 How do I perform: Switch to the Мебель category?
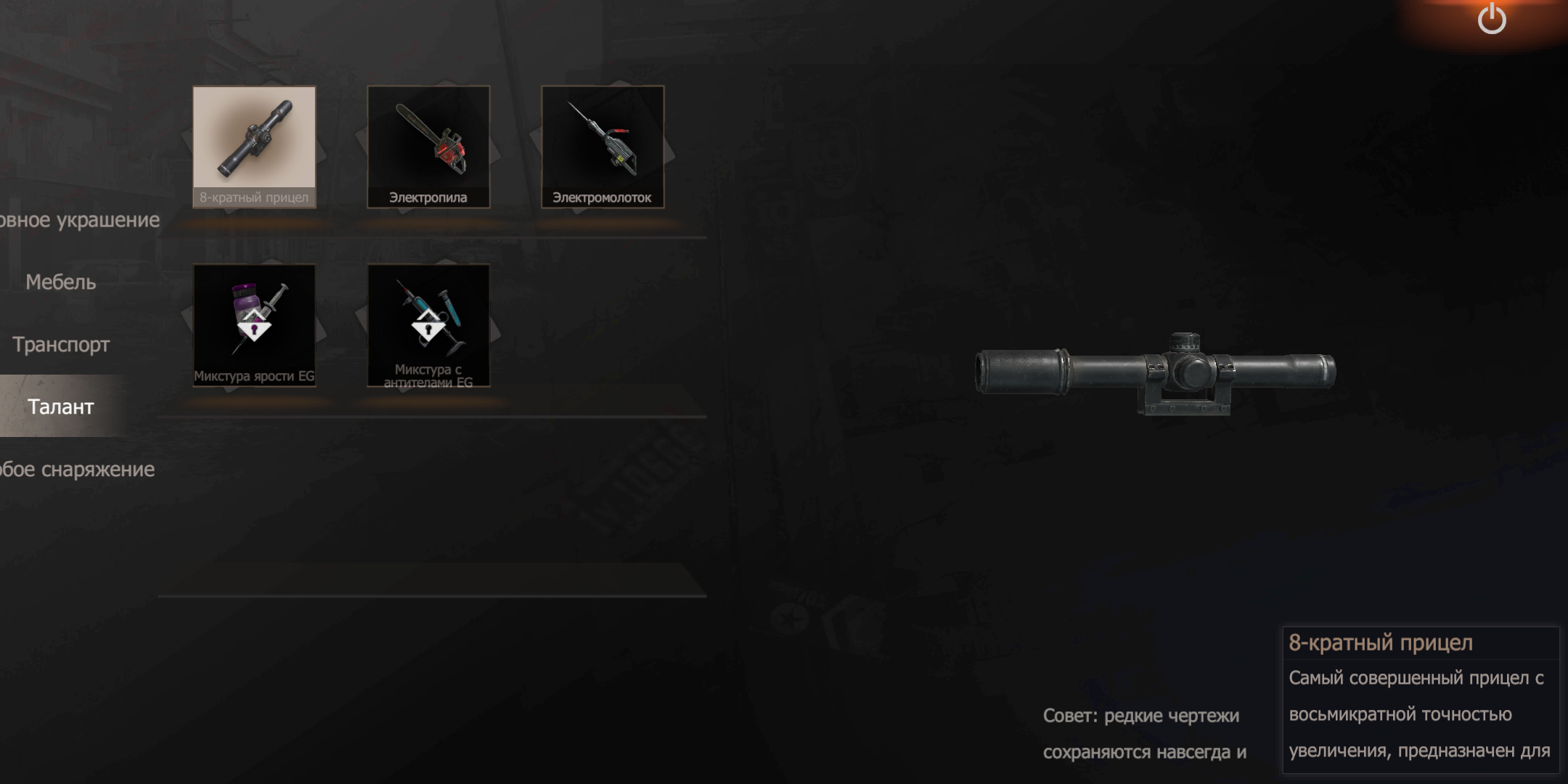point(61,282)
